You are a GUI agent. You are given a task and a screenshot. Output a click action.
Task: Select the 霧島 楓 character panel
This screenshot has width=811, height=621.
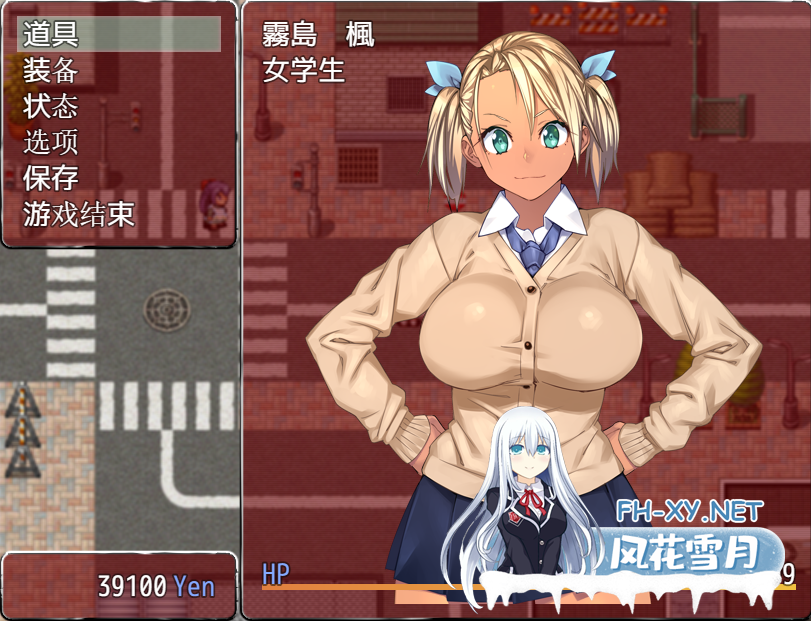tap(525, 300)
